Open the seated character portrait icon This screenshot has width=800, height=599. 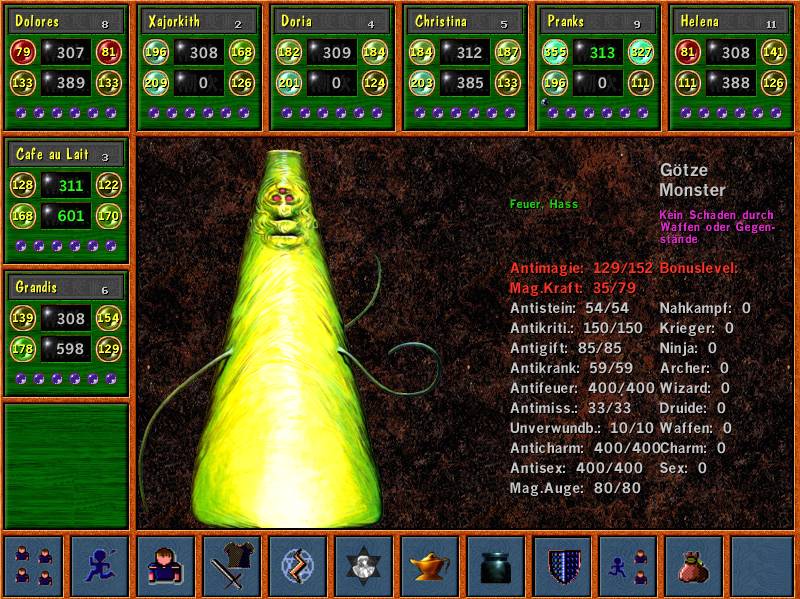pos(165,566)
